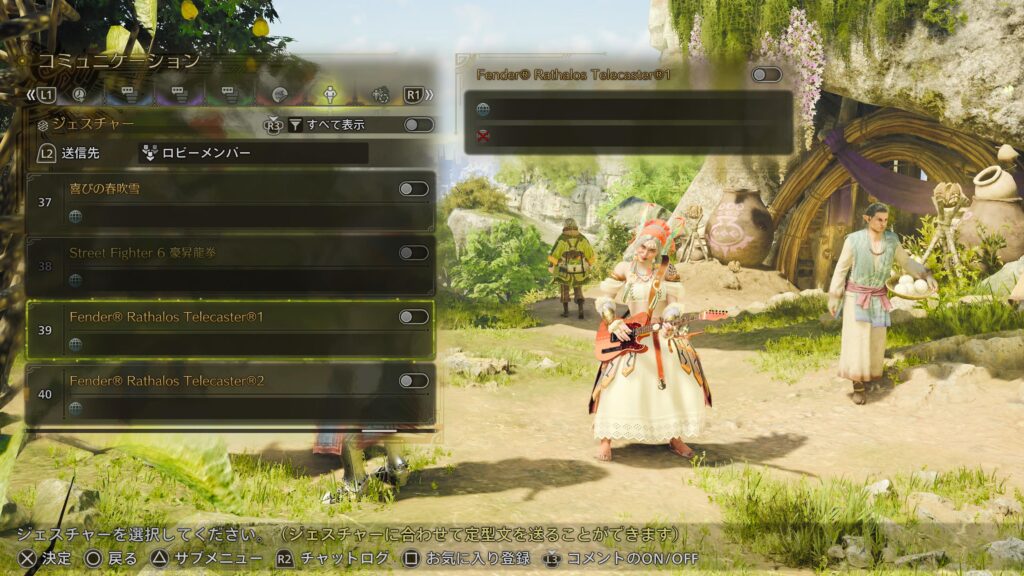This screenshot has height=576, width=1024.
Task: Toggle the Telecaster®2 row switch
Action: pyautogui.click(x=413, y=381)
